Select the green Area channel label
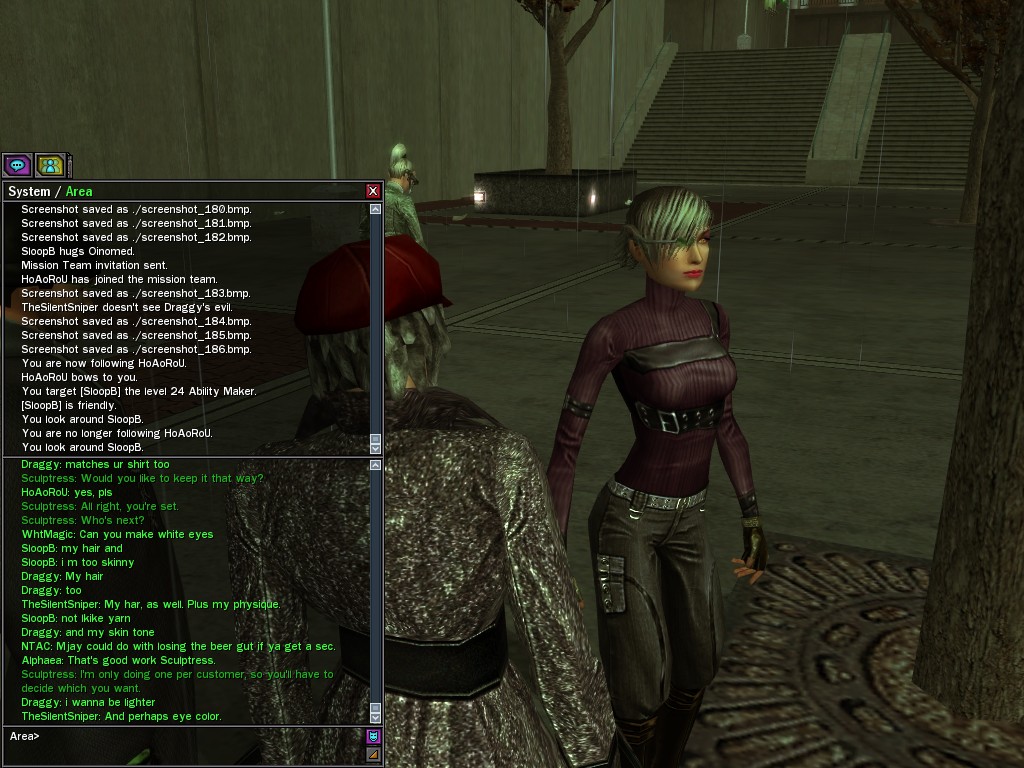The width and height of the screenshot is (1024, 768). pyautogui.click(x=79, y=191)
